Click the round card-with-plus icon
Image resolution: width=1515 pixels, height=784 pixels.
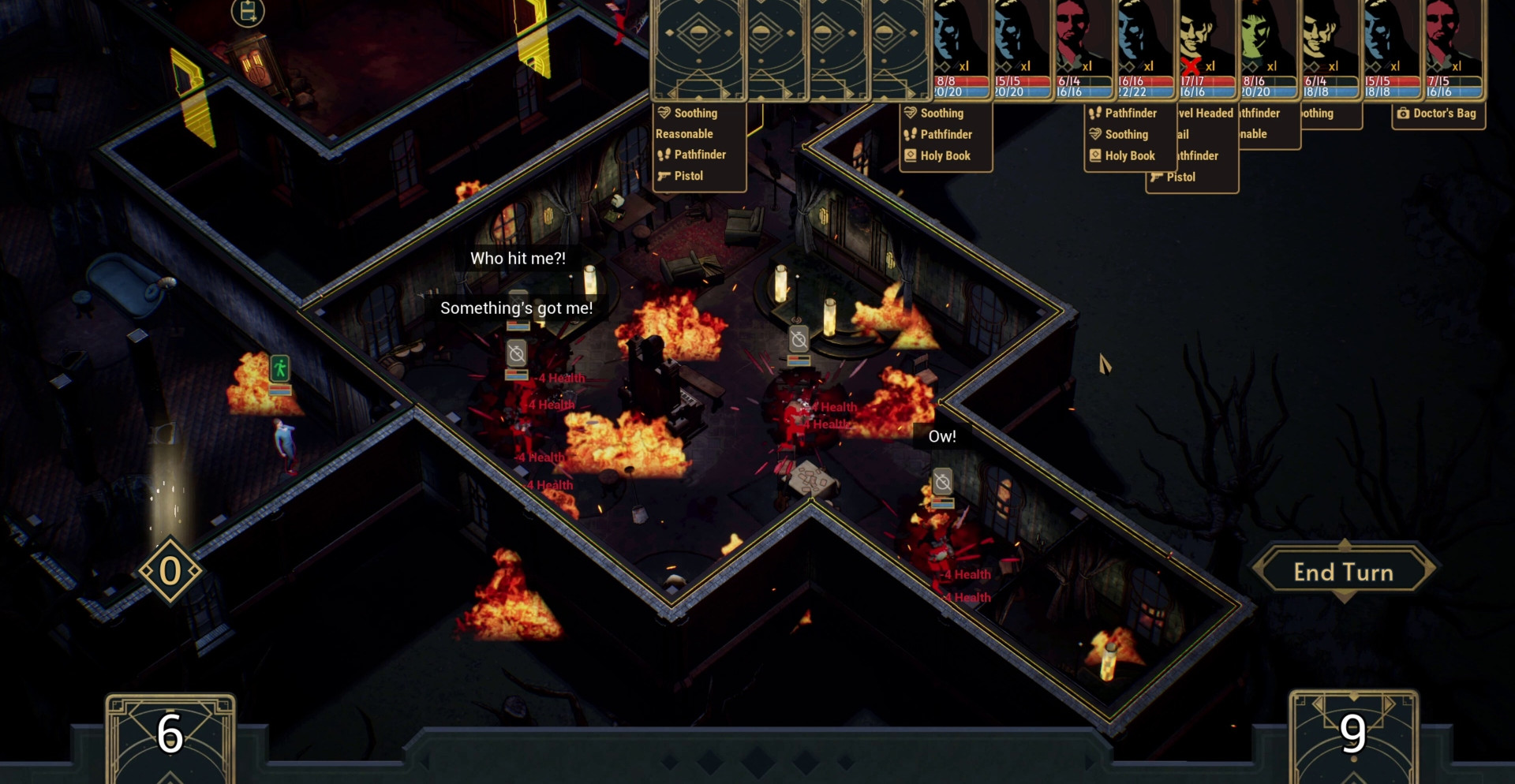(247, 12)
